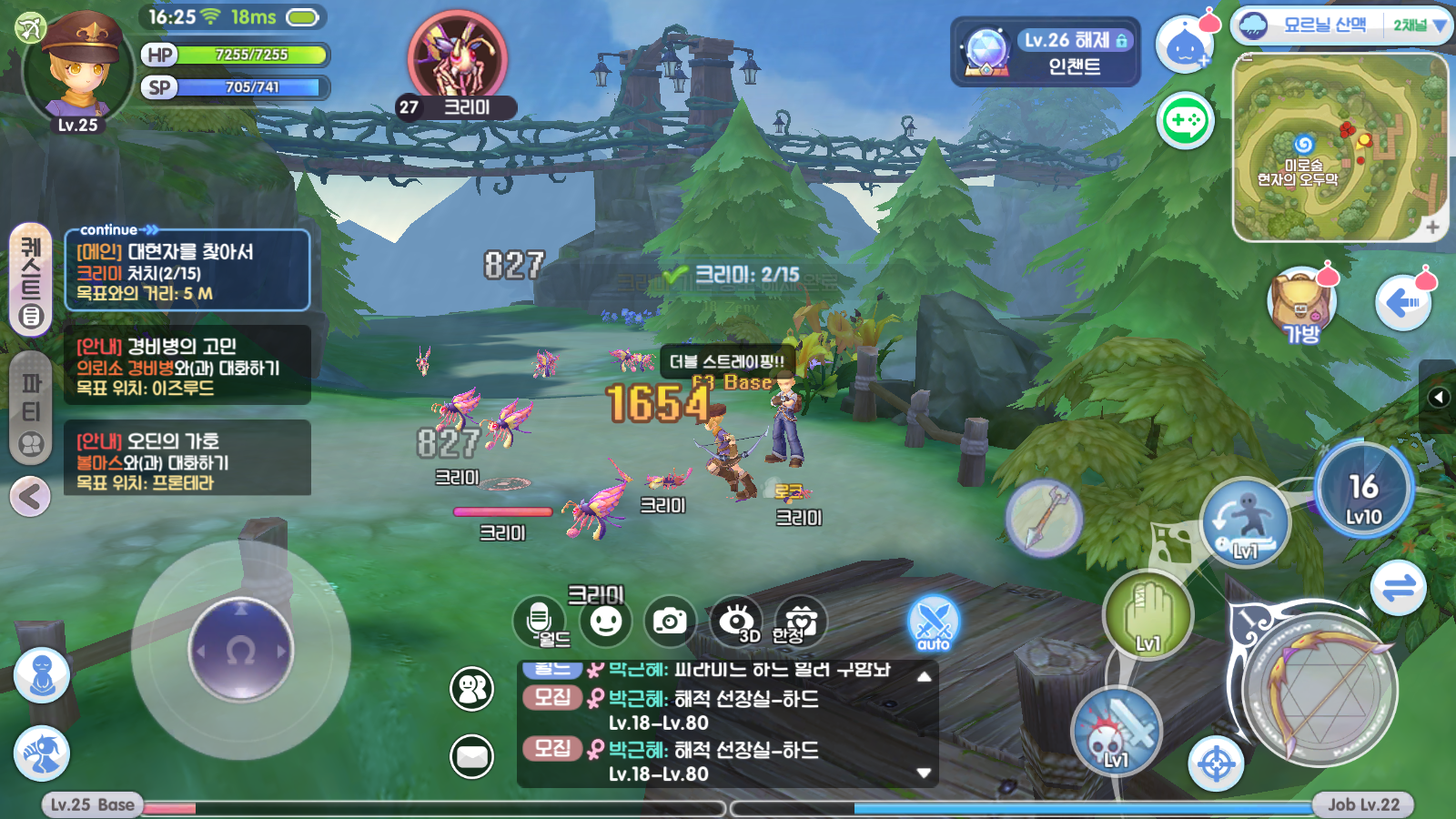Open the 오딘의 가호 guide quest
This screenshot has width=1456, height=819.
coord(187,460)
